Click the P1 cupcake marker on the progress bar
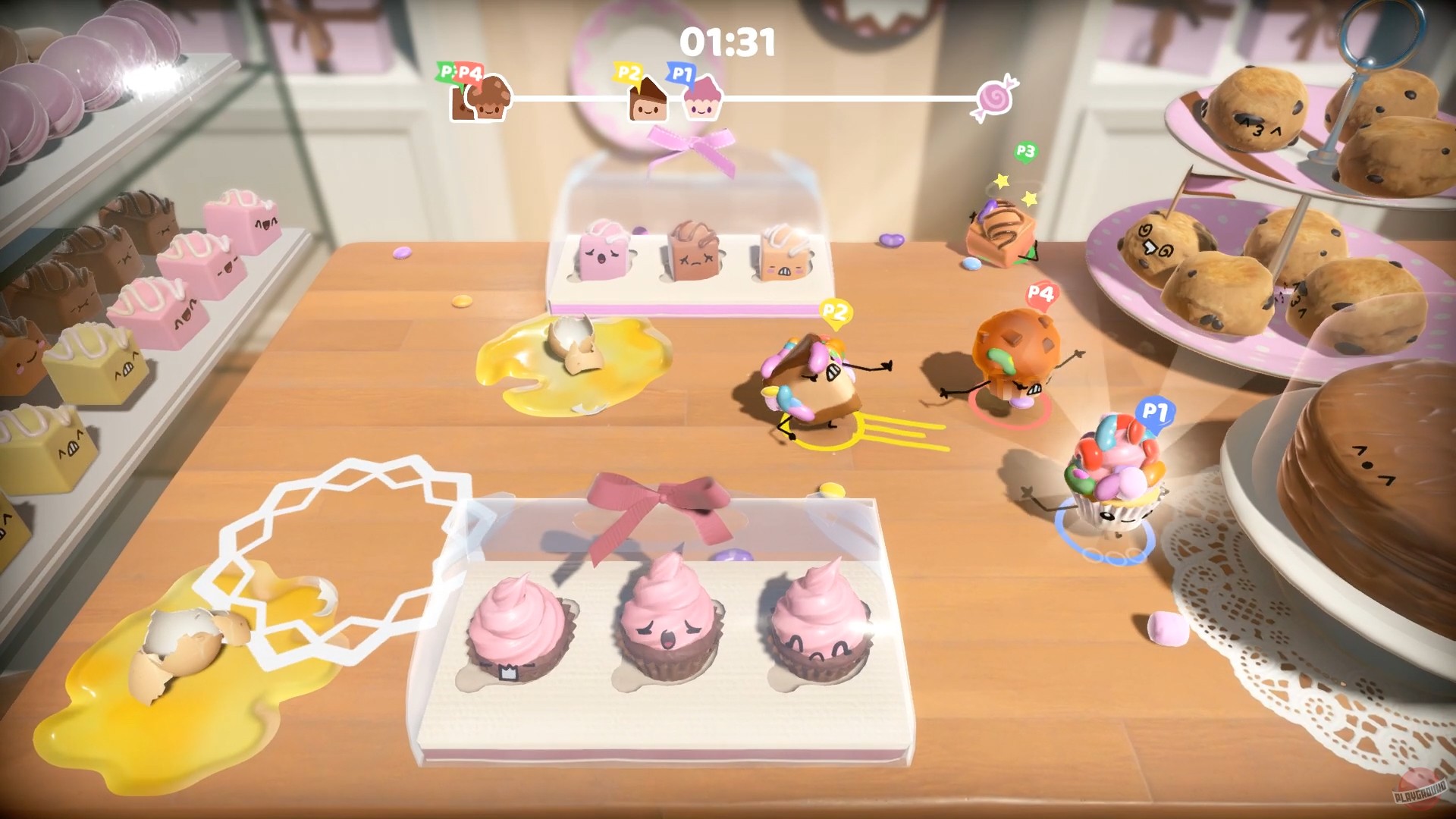Screen dimensions: 1456x819 pos(701,104)
